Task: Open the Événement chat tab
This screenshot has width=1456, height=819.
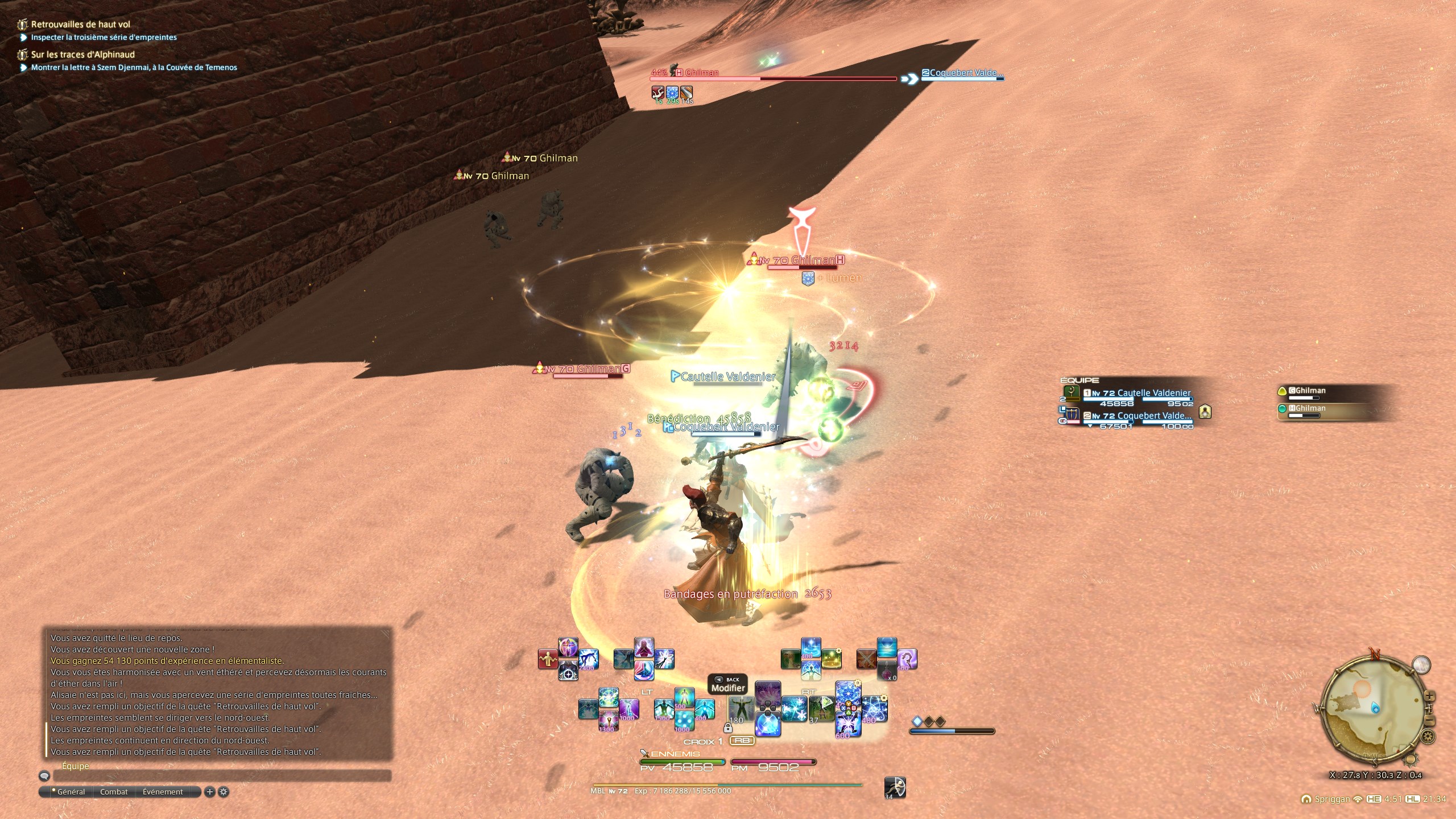Action: pos(163,792)
